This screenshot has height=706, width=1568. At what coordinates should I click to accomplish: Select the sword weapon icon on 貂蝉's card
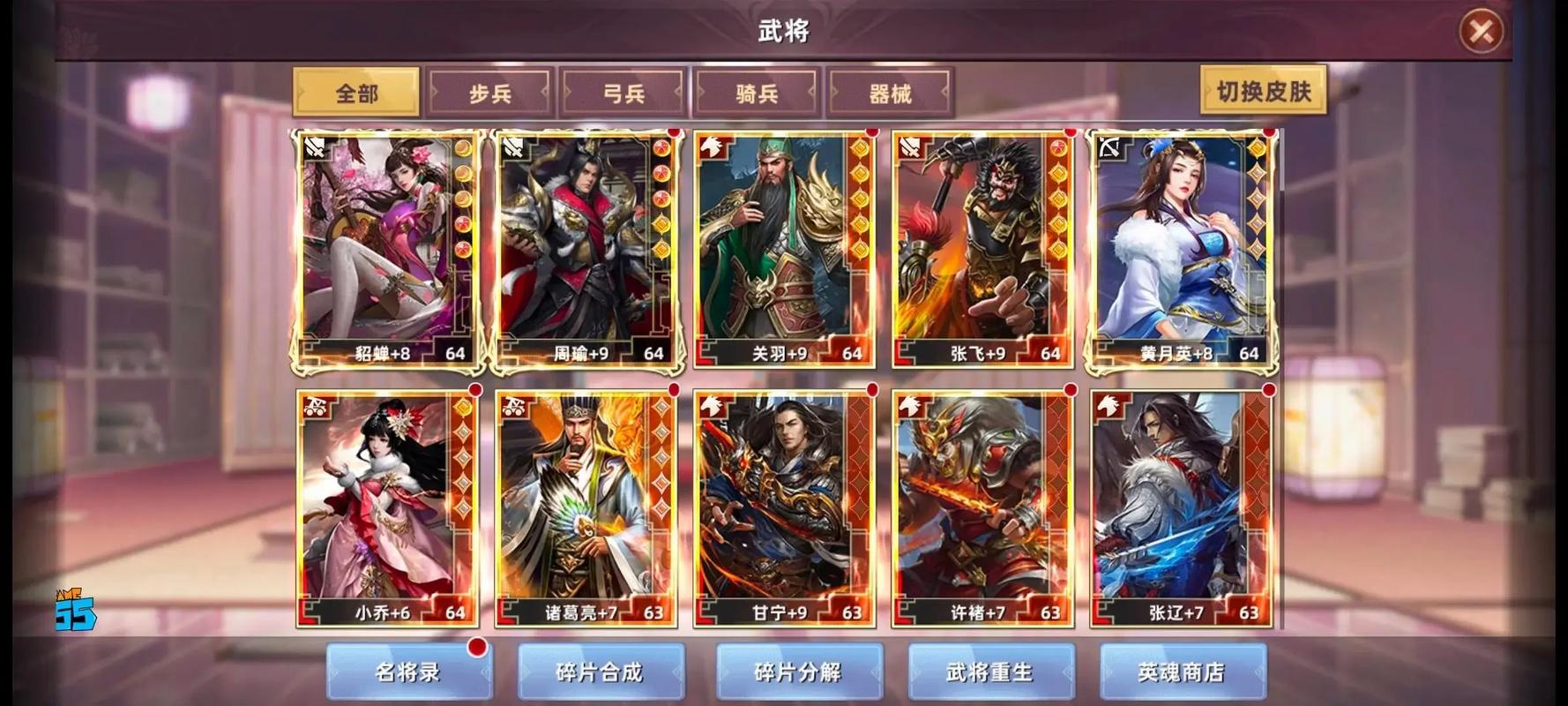314,150
